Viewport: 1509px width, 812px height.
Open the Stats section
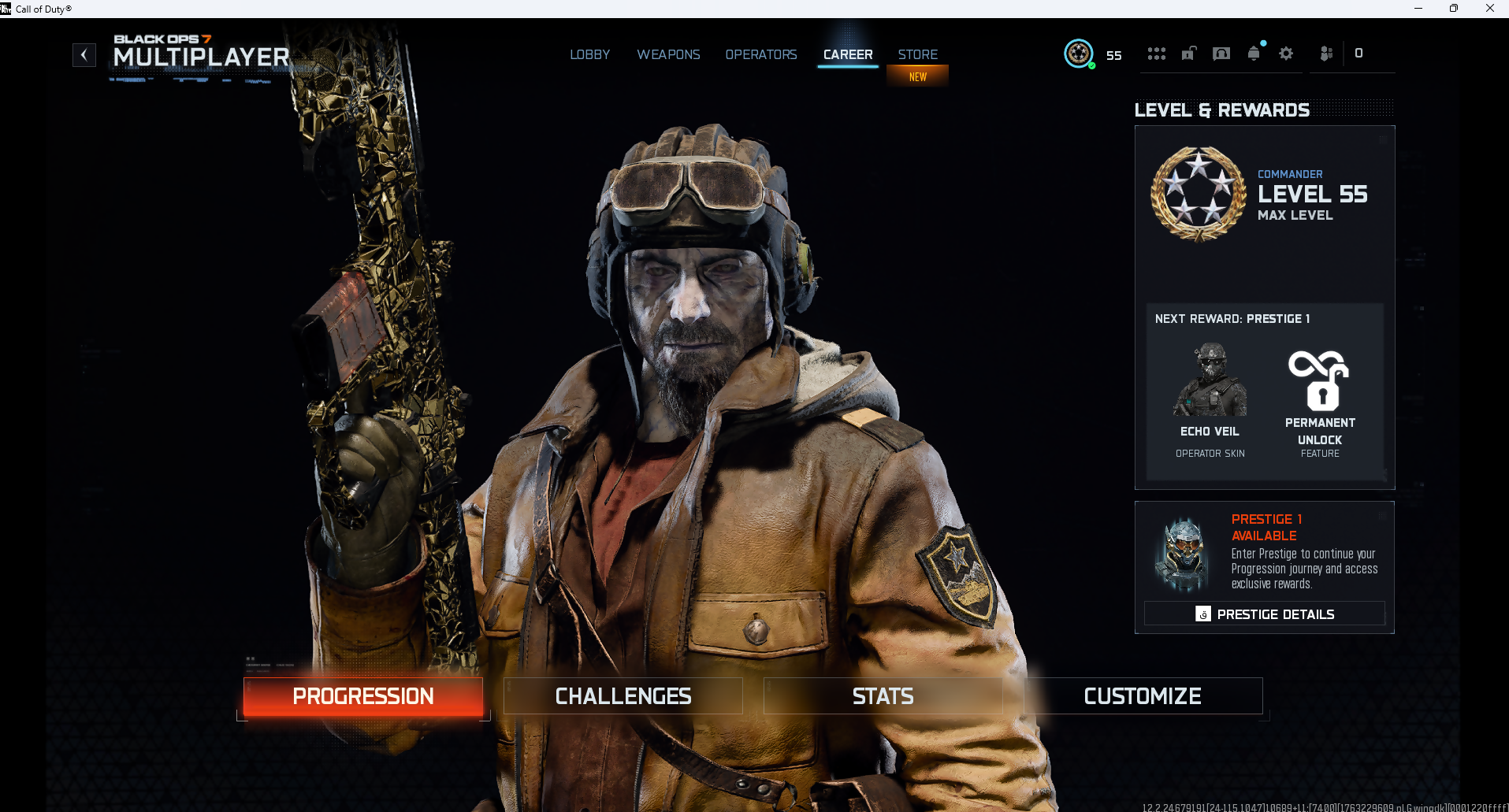(883, 696)
